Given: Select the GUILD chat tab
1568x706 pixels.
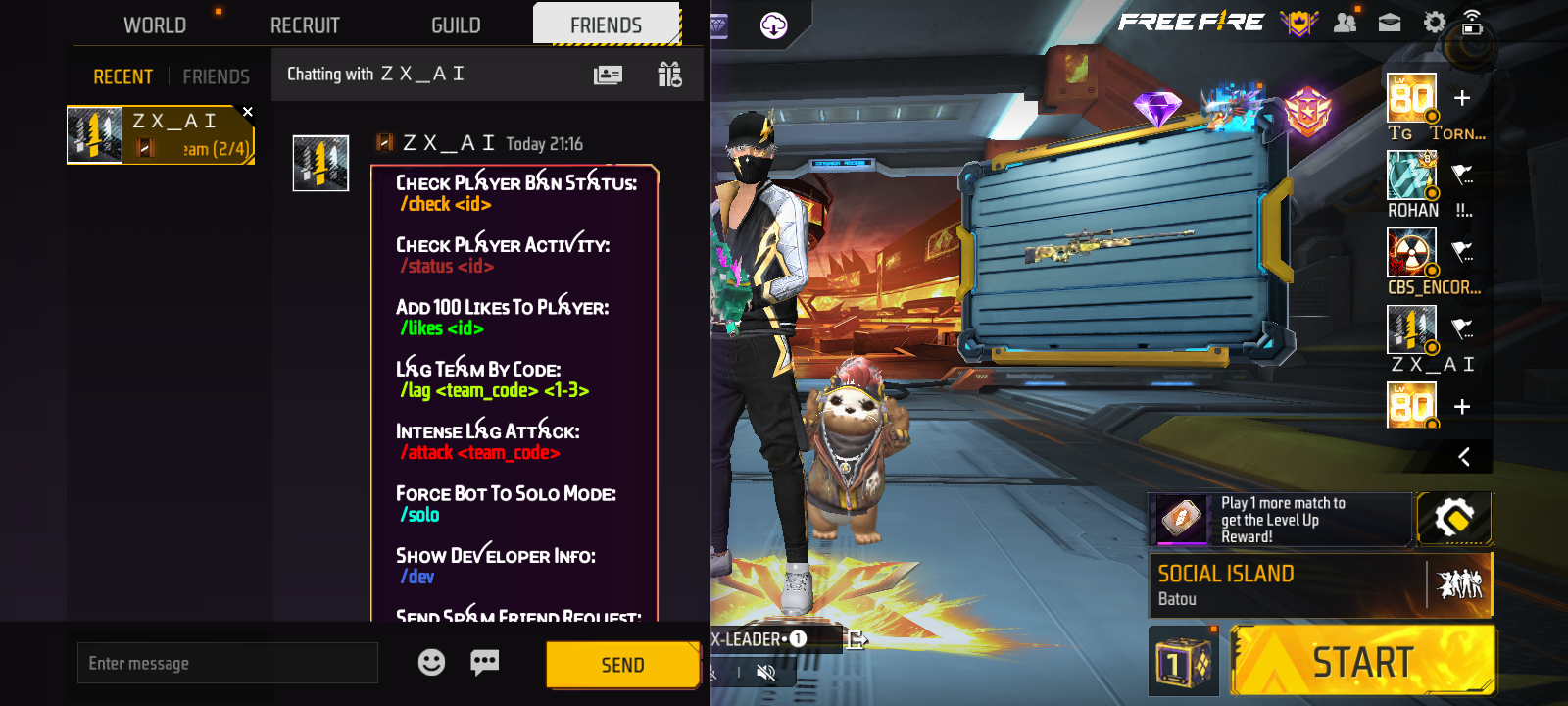Looking at the screenshot, I should tap(456, 25).
